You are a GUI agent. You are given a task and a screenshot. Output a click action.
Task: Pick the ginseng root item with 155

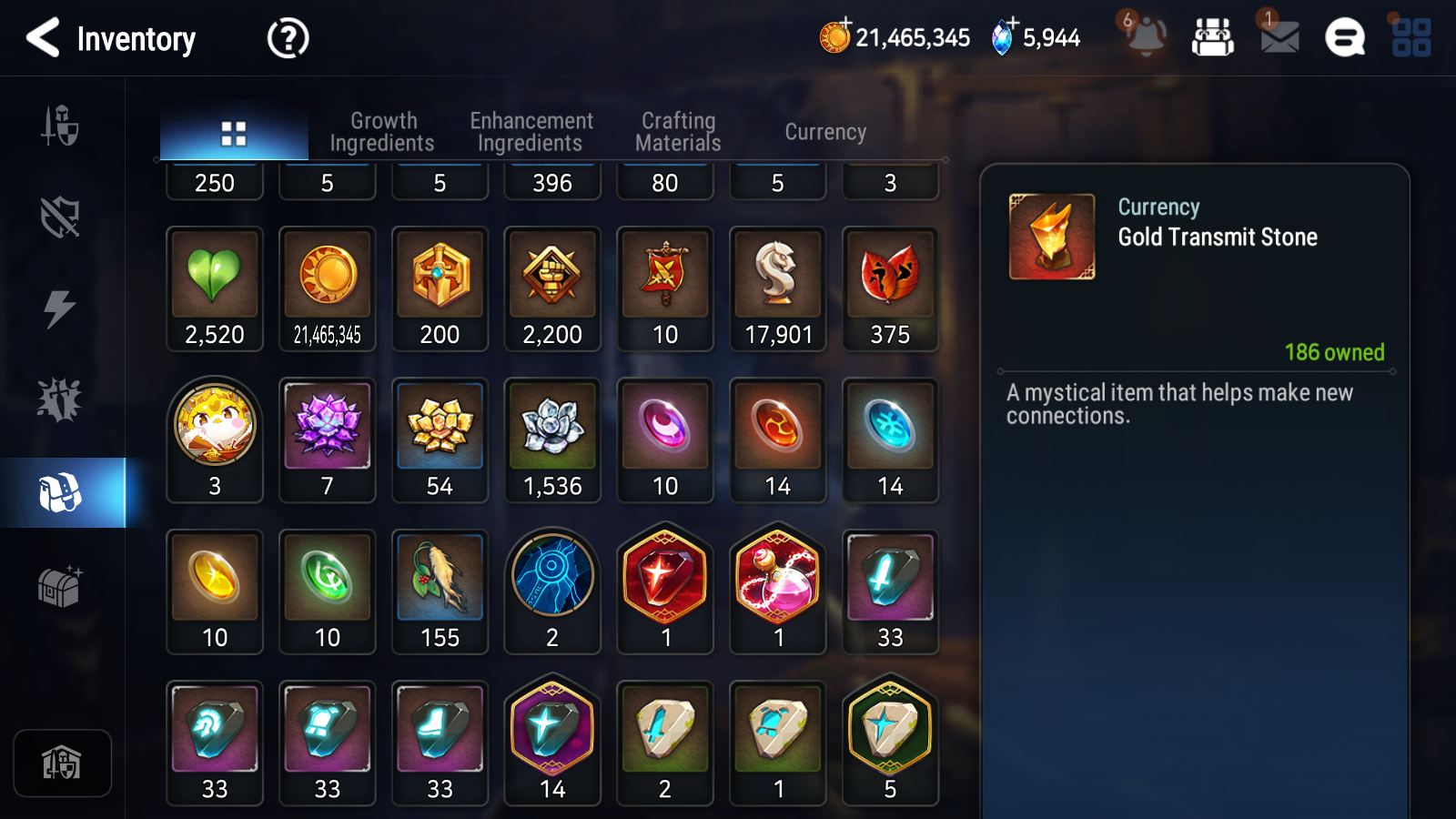pos(440,591)
